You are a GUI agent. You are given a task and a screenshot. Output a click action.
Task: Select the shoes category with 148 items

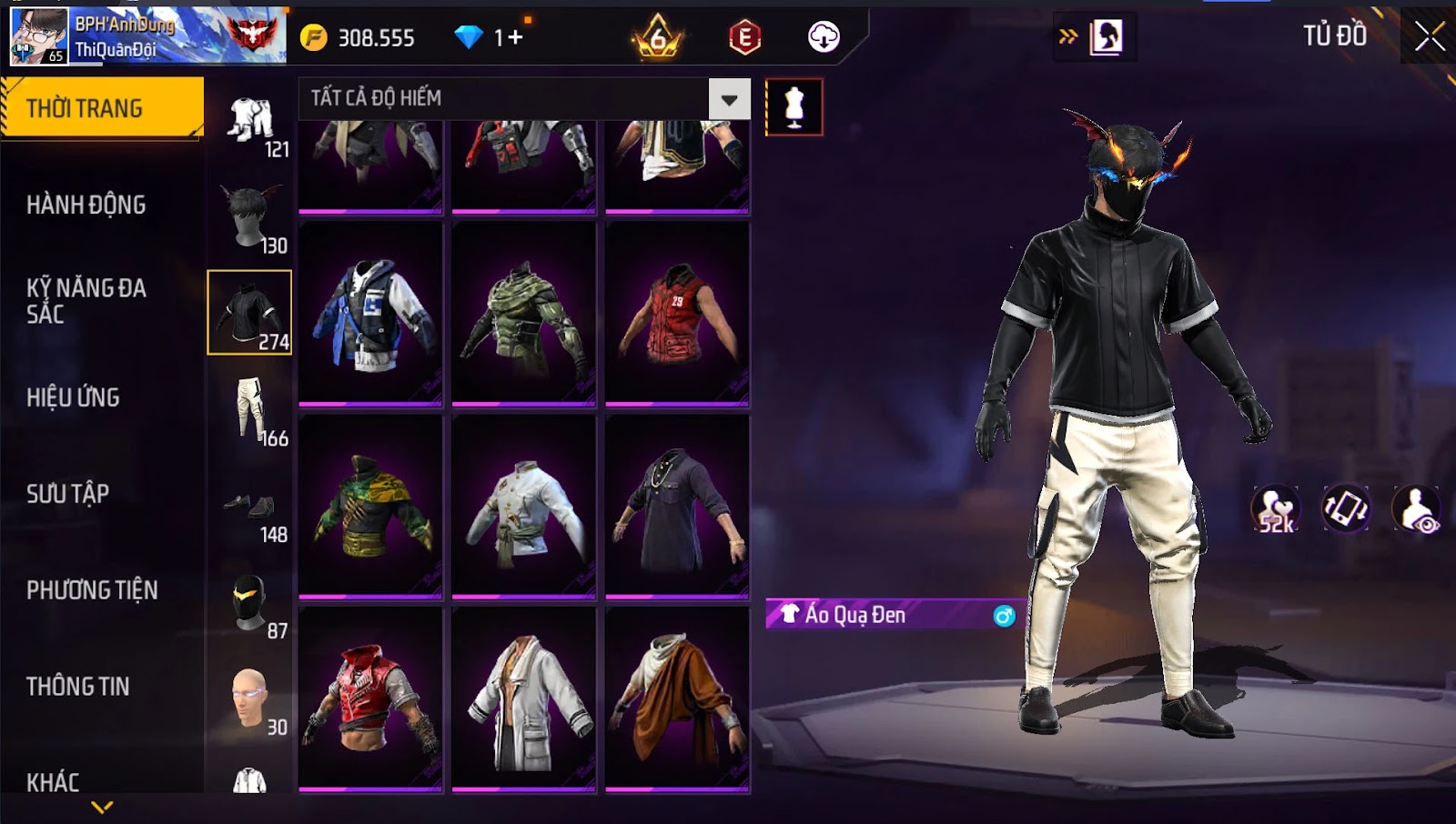[249, 506]
